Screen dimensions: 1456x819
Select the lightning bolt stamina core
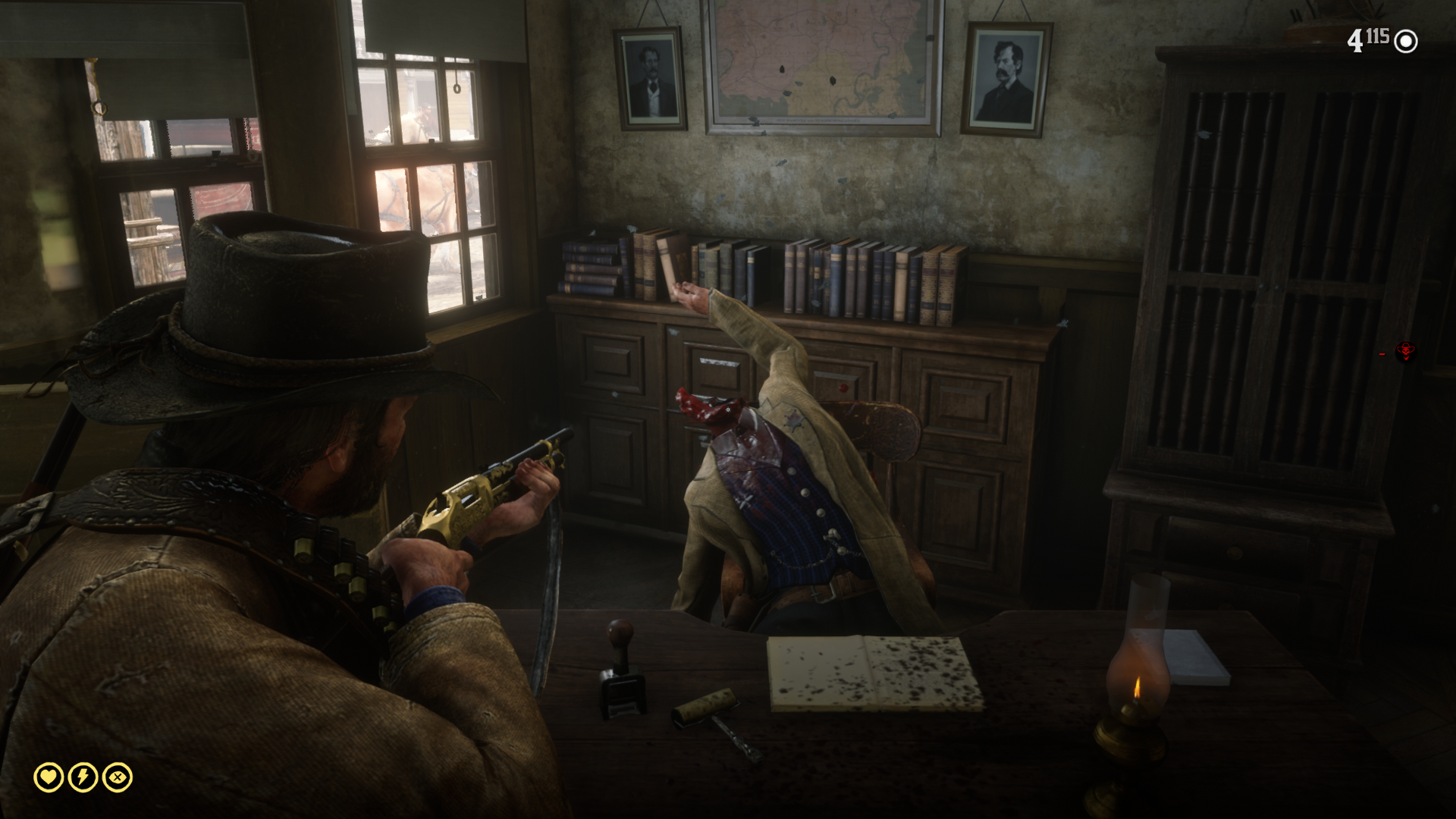pos(83,777)
